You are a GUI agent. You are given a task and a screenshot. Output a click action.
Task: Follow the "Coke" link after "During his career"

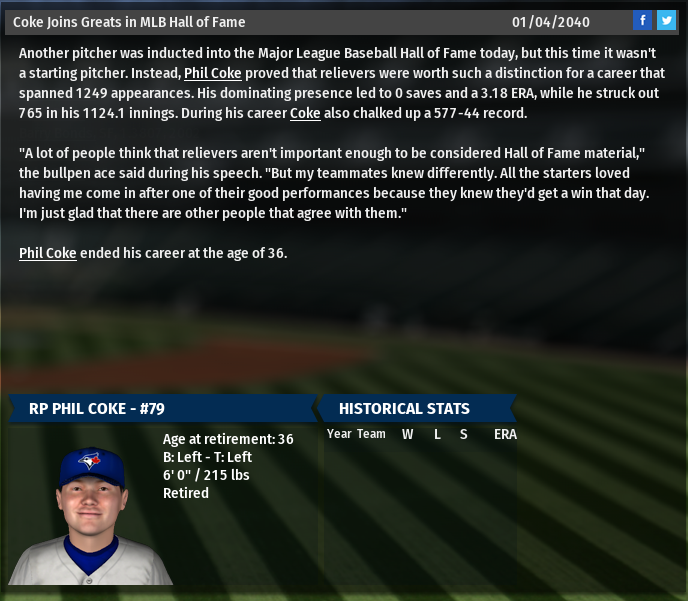point(305,113)
